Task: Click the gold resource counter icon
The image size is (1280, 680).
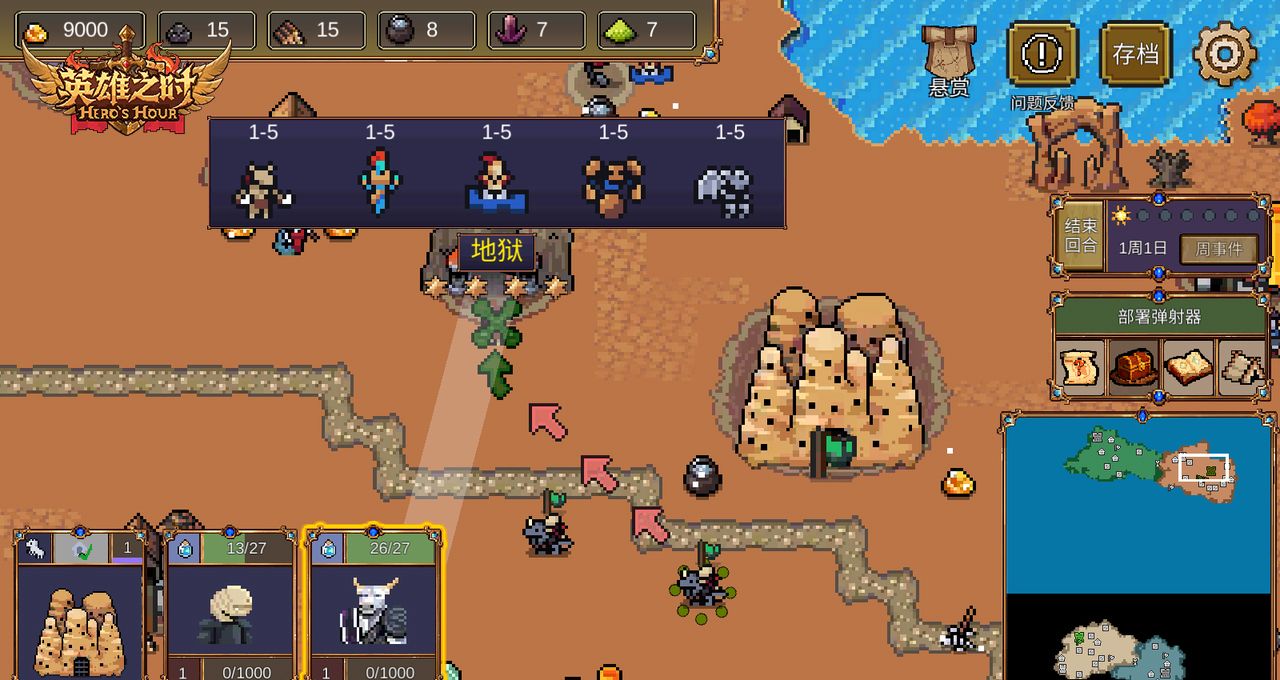Action: [36, 31]
